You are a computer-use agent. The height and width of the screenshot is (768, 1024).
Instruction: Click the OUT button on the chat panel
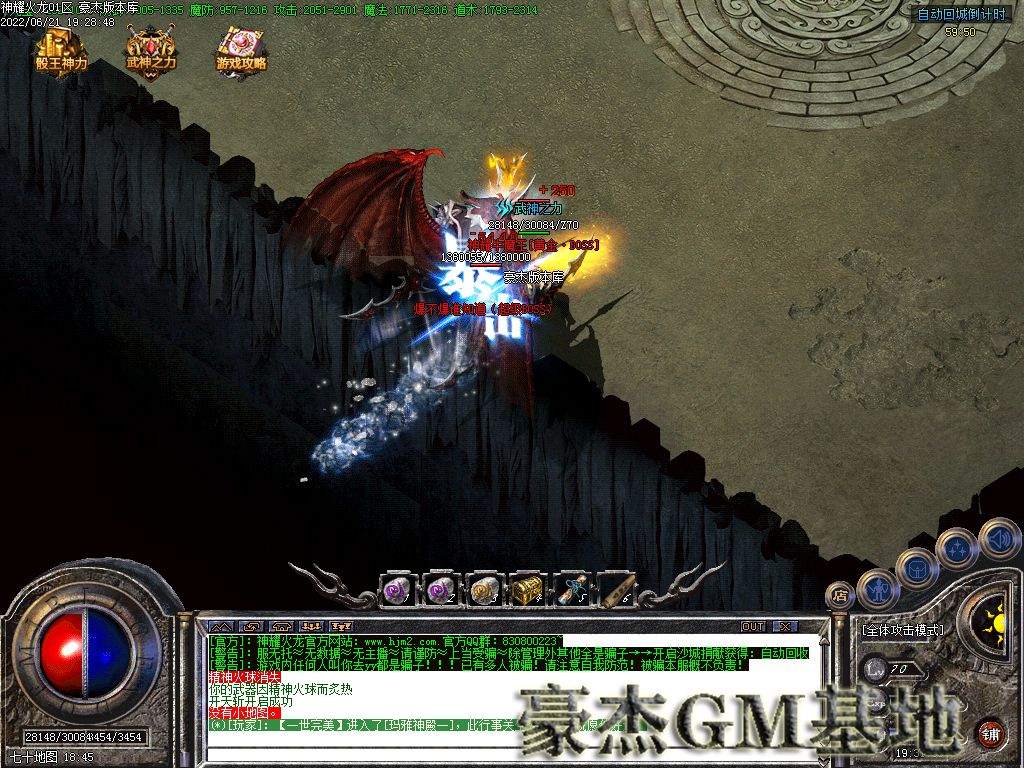[x=753, y=627]
